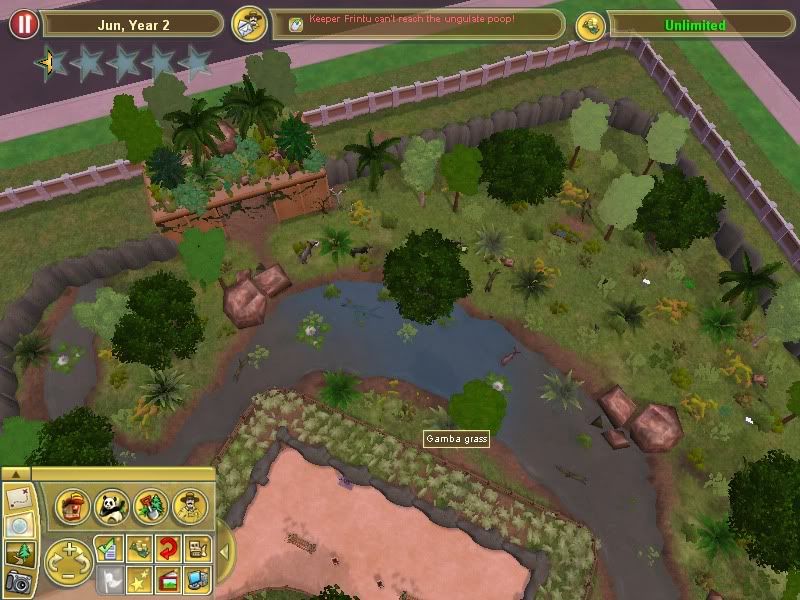
Task: Open the green checkmark goals list
Action: coord(110,547)
